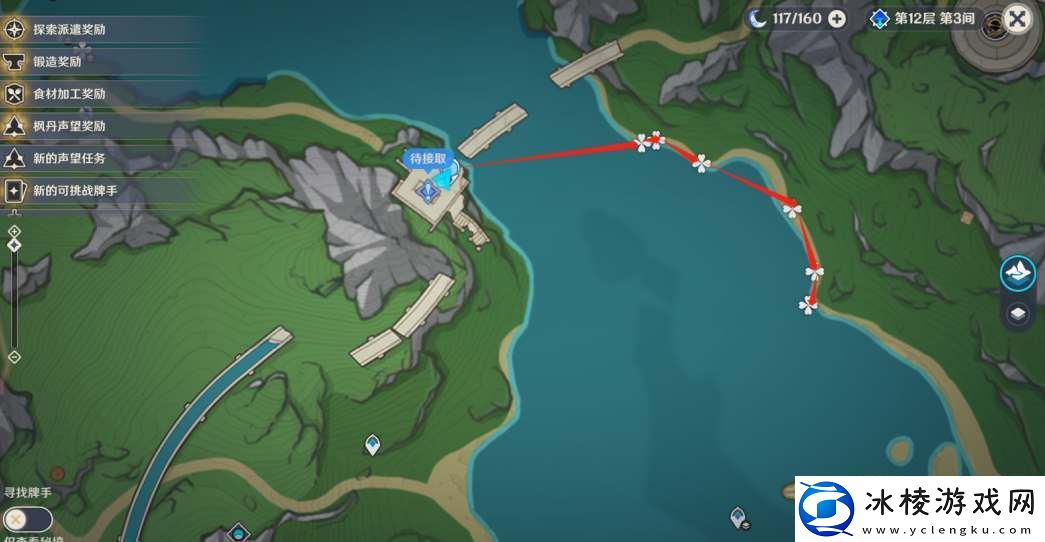Select the highlighted mountain map-switch button

click(x=1017, y=273)
